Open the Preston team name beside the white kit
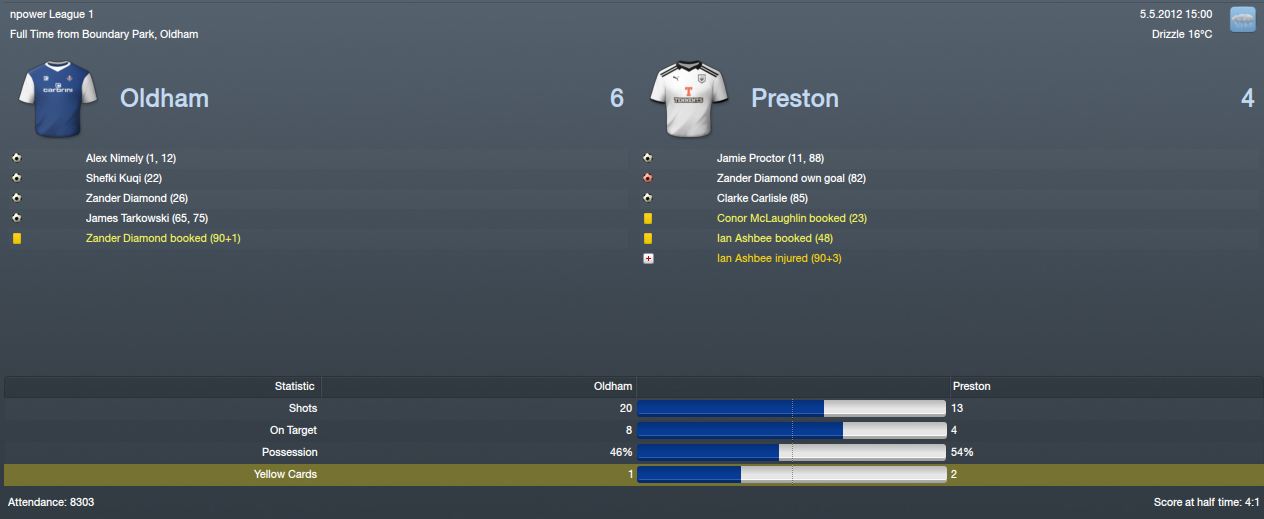1264x519 pixels. click(794, 98)
